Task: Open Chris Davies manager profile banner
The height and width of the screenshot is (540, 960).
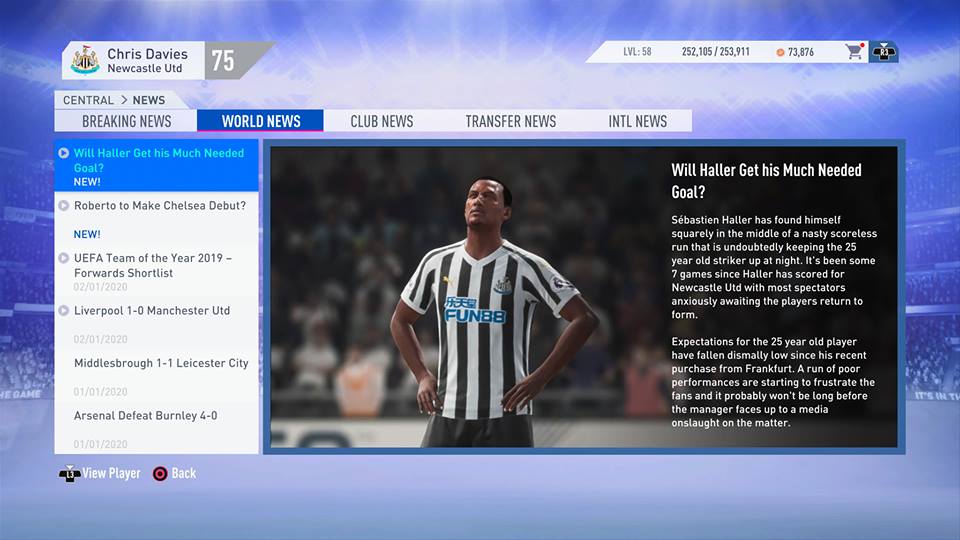Action: pos(145,60)
